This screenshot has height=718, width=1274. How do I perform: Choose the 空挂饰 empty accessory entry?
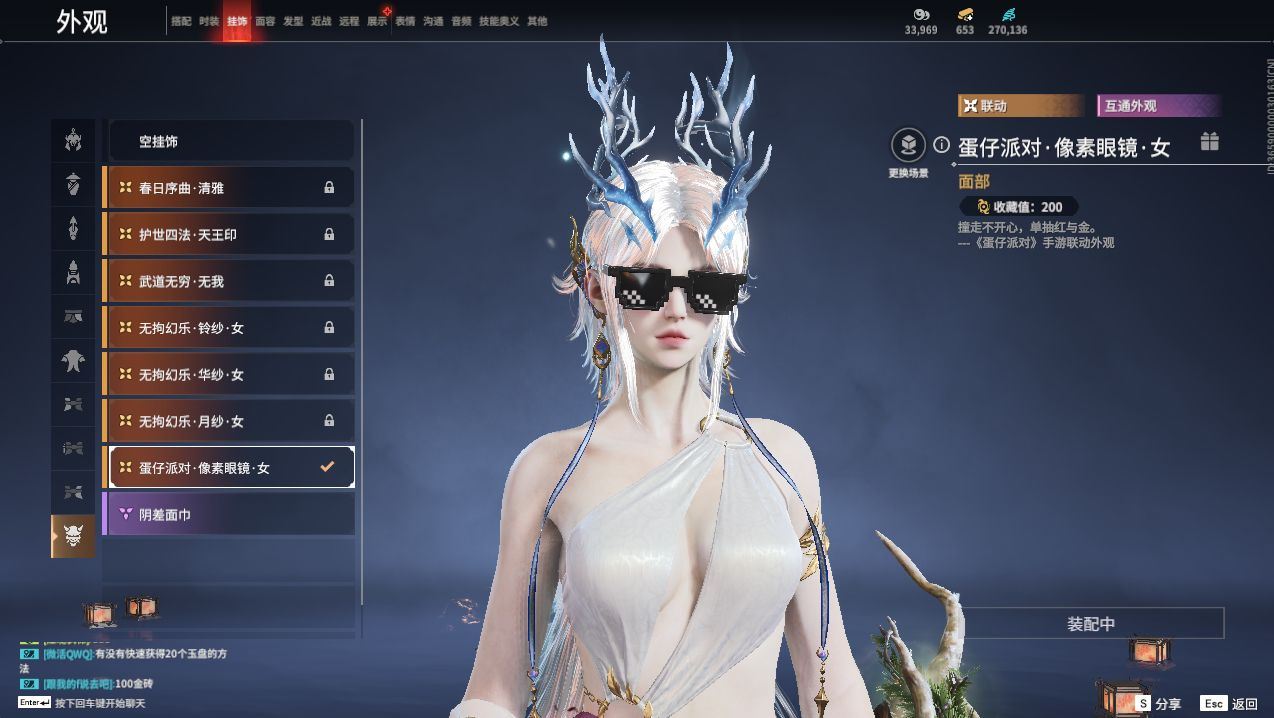tap(230, 142)
